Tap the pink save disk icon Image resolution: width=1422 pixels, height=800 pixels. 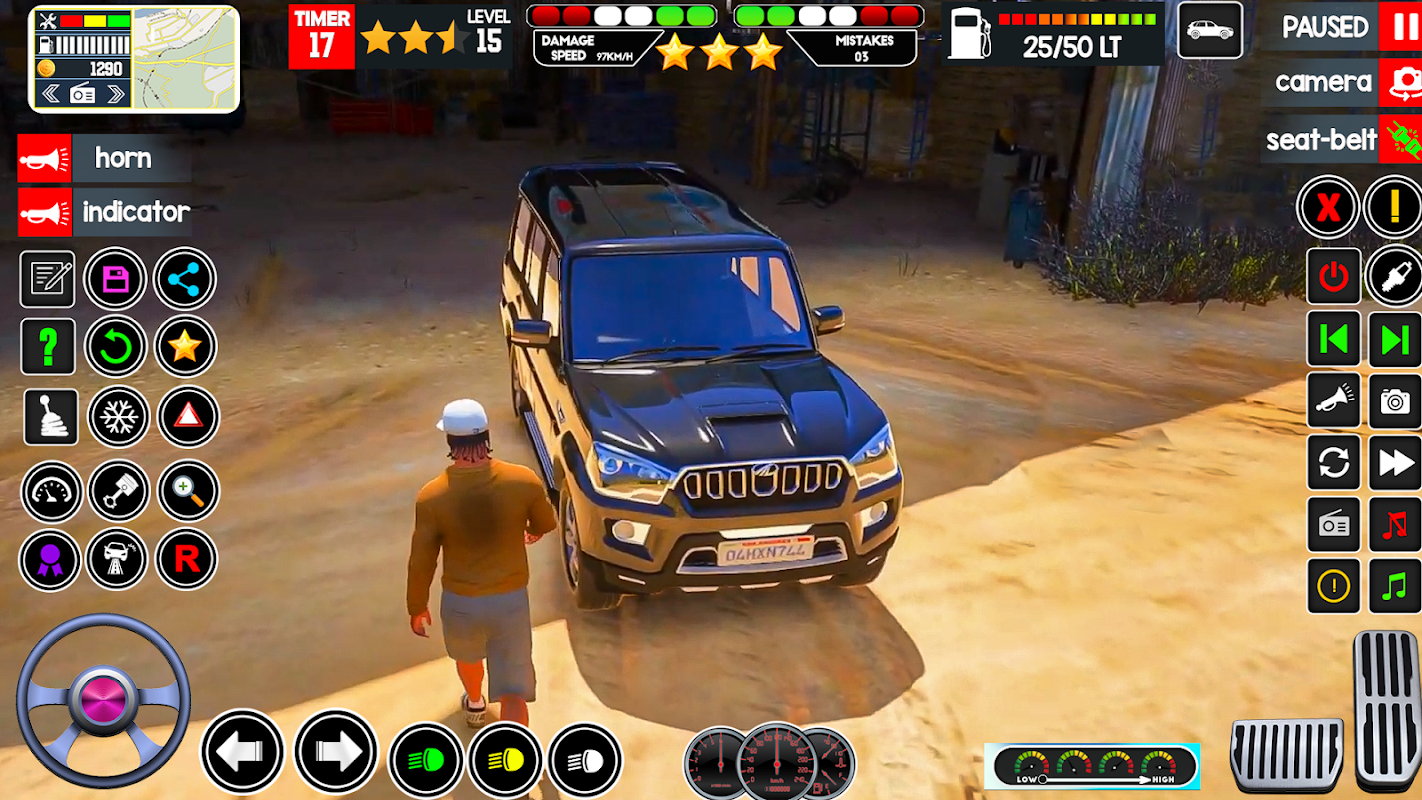116,279
